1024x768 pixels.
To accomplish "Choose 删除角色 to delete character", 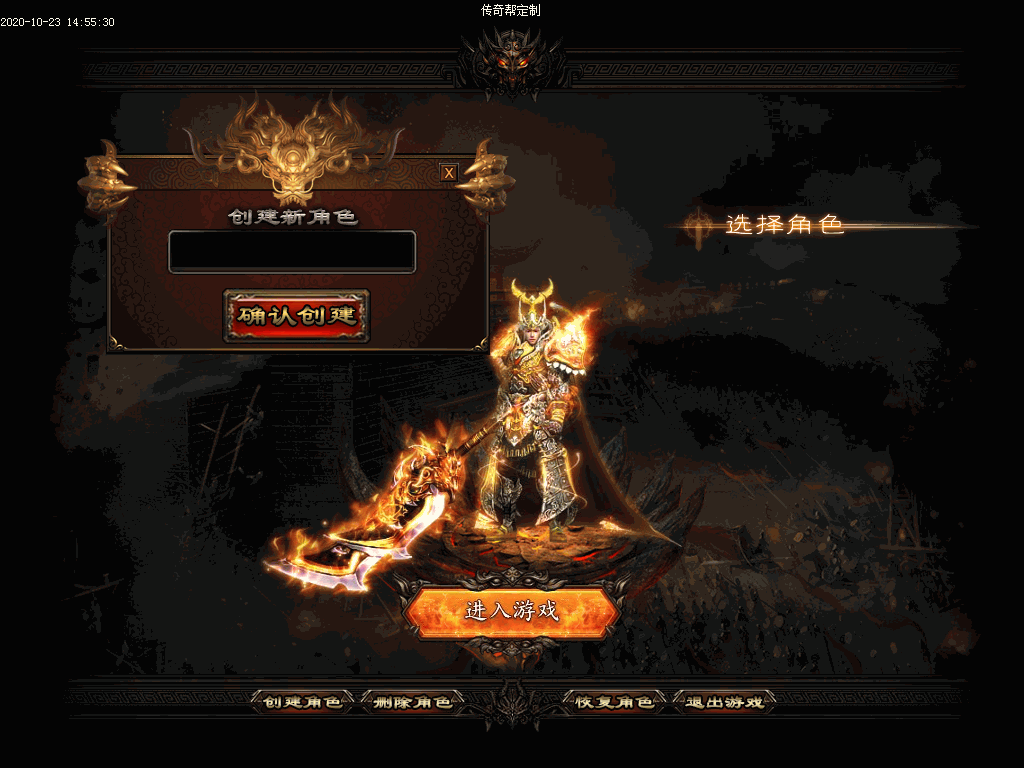I will tap(412, 702).
